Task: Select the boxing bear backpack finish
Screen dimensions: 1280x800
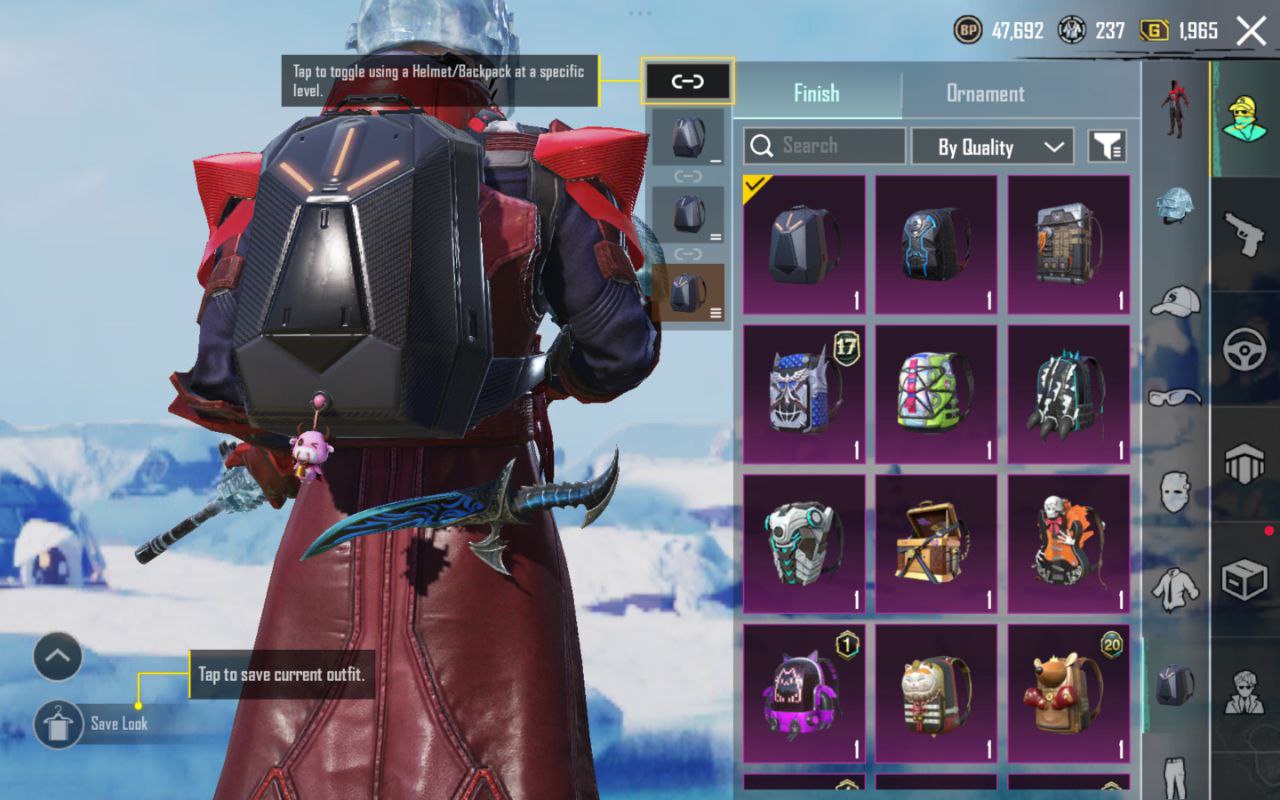Action: [x=1068, y=694]
